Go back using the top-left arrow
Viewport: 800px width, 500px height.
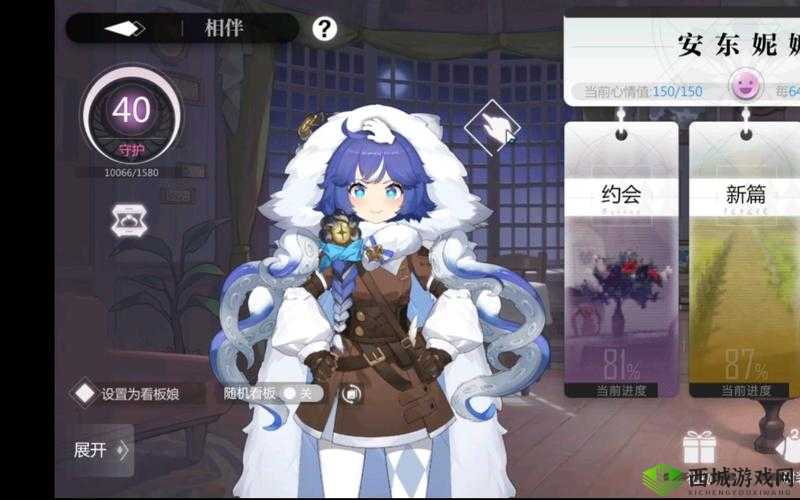[125, 28]
